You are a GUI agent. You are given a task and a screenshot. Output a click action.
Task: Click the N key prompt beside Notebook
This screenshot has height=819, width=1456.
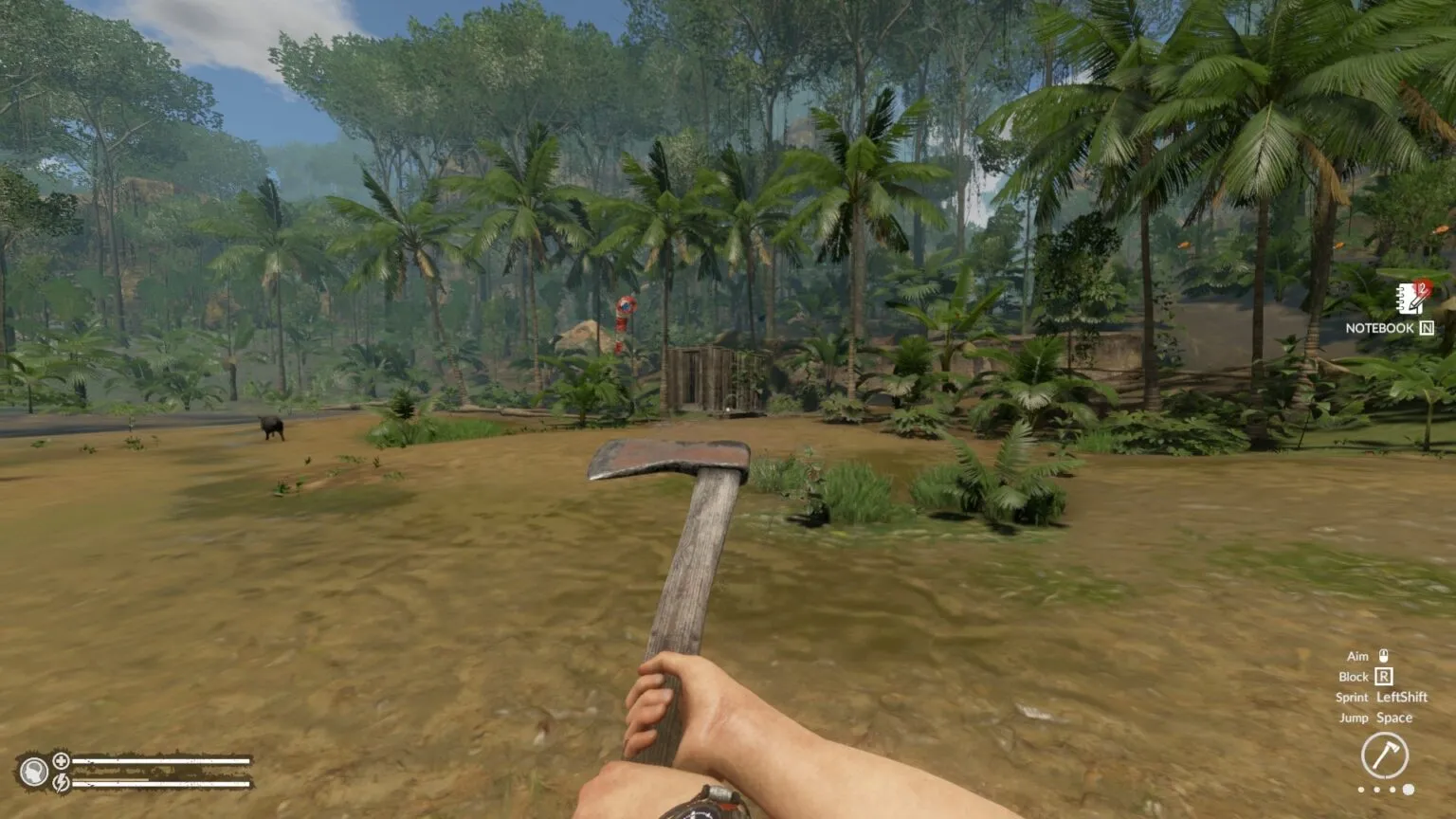click(x=1427, y=329)
